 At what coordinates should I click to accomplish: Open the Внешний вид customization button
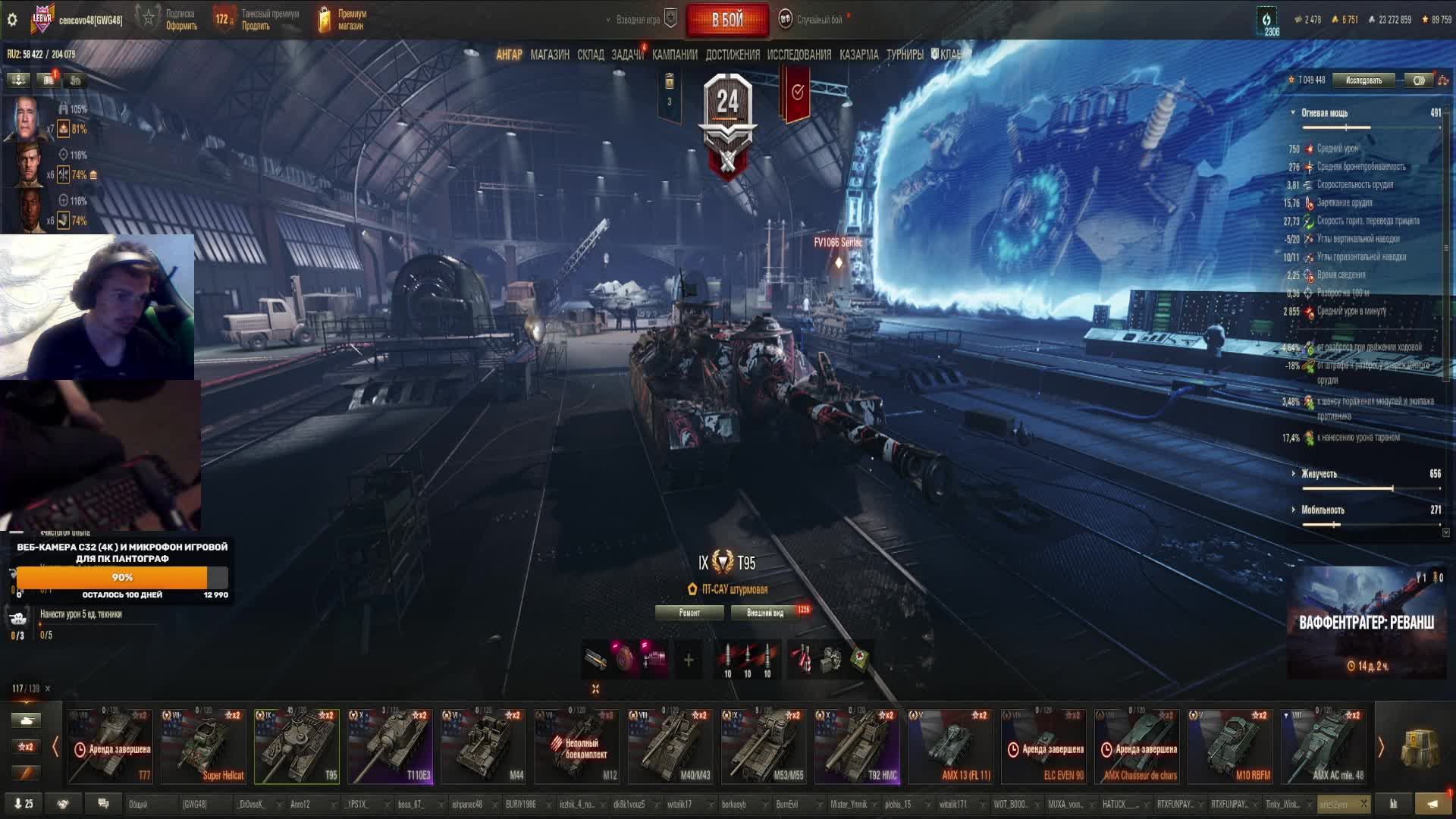(765, 613)
